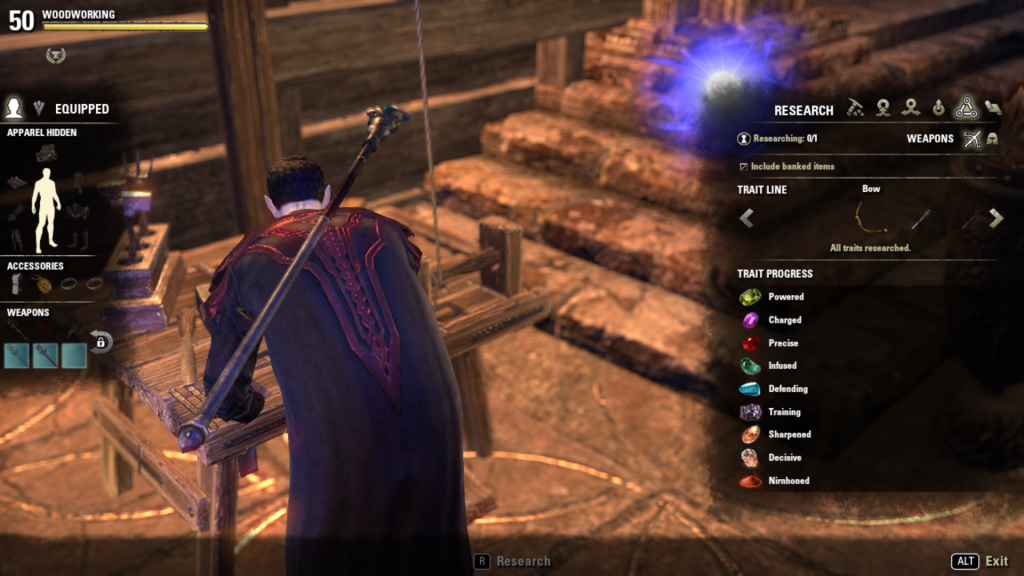The height and width of the screenshot is (576, 1024).
Task: Open the Deconstruct tab with the upward arrow
Action: [938, 108]
